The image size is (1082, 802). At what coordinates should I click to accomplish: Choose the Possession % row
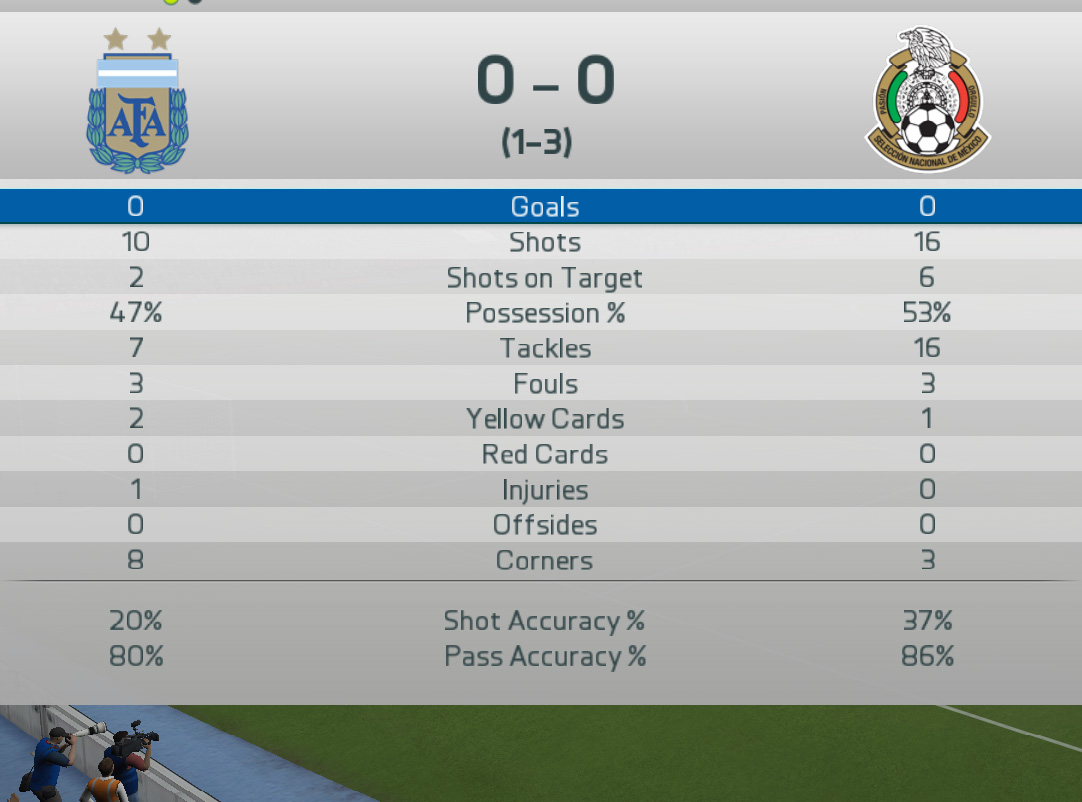coord(544,313)
